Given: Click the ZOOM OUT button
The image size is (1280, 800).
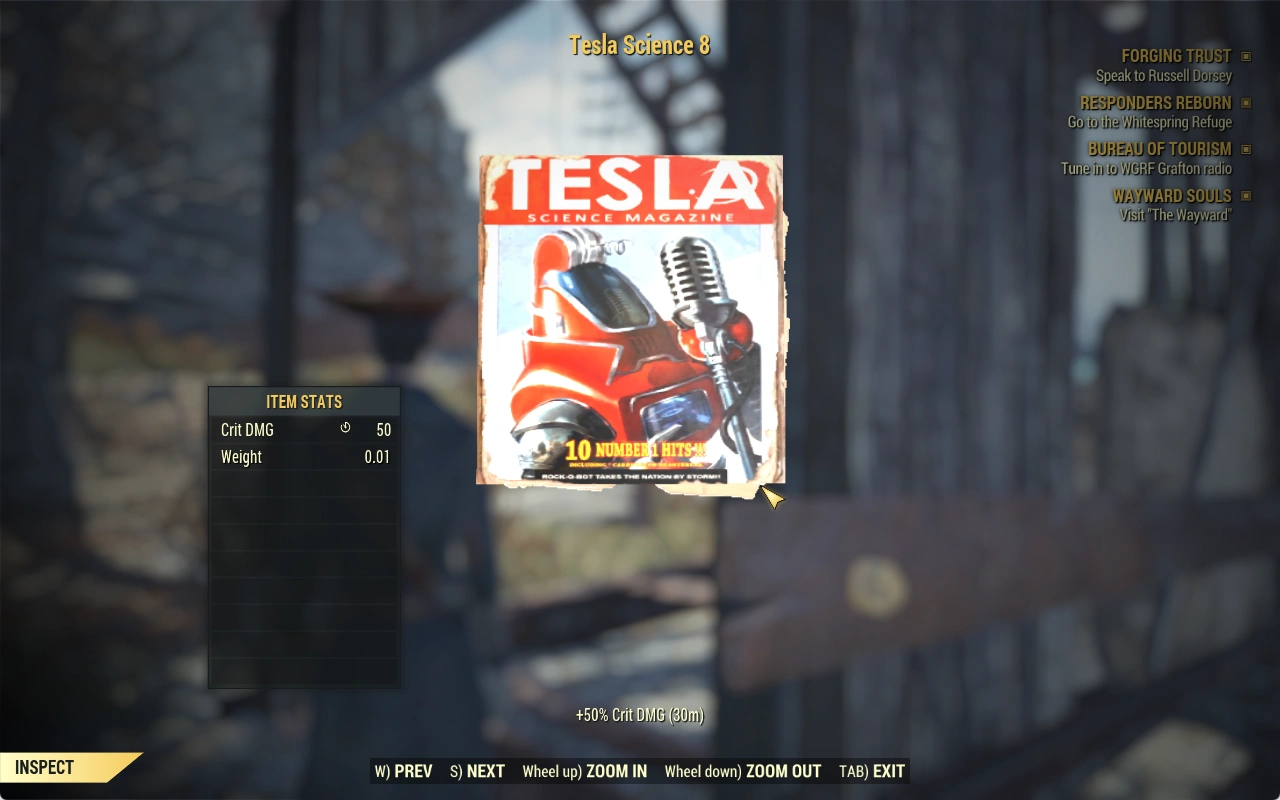Looking at the screenshot, I should [x=742, y=771].
